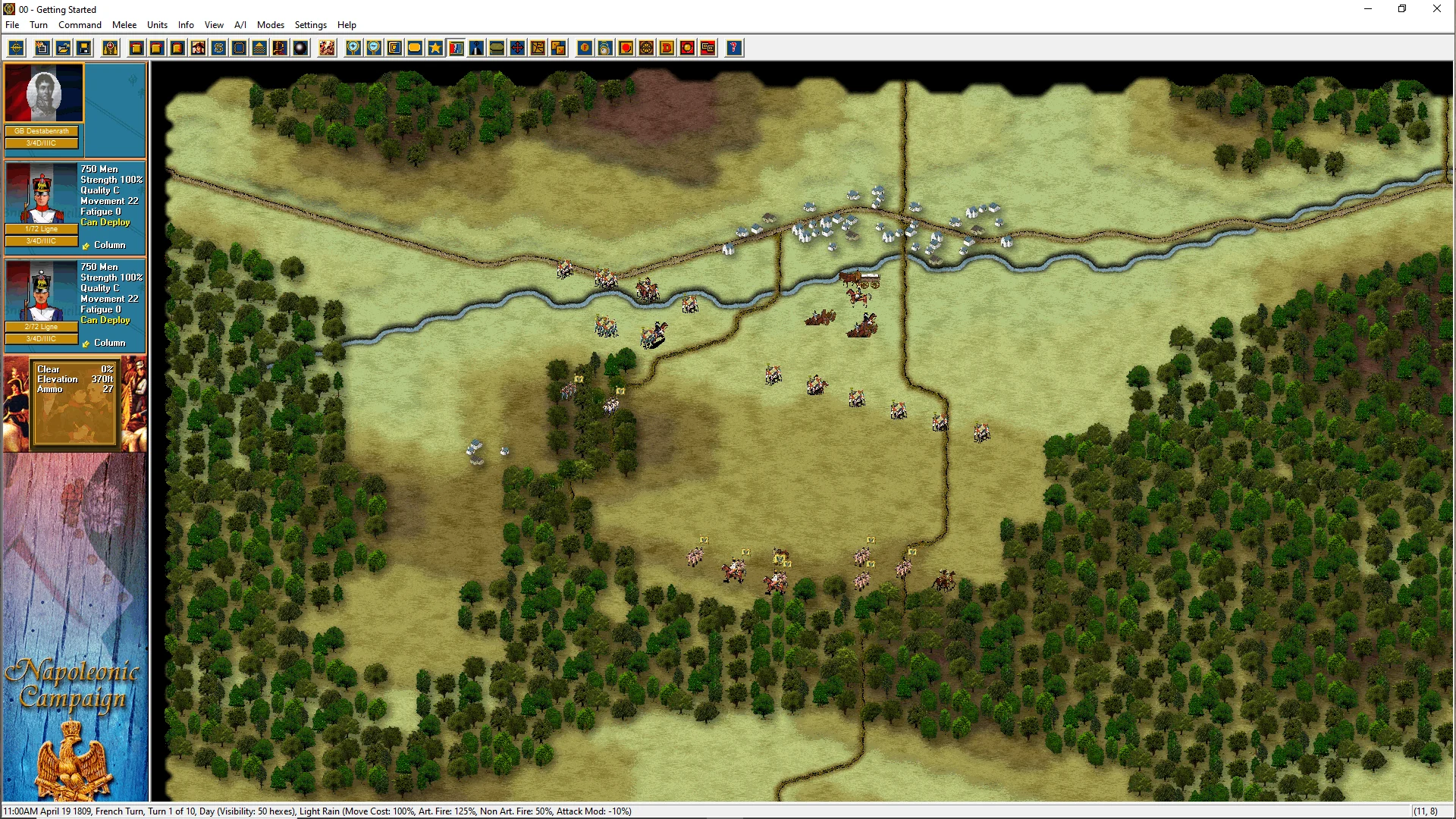Click the open folder toolbar button
Viewport: 1456px width, 819px height.
pyautogui.click(x=64, y=49)
